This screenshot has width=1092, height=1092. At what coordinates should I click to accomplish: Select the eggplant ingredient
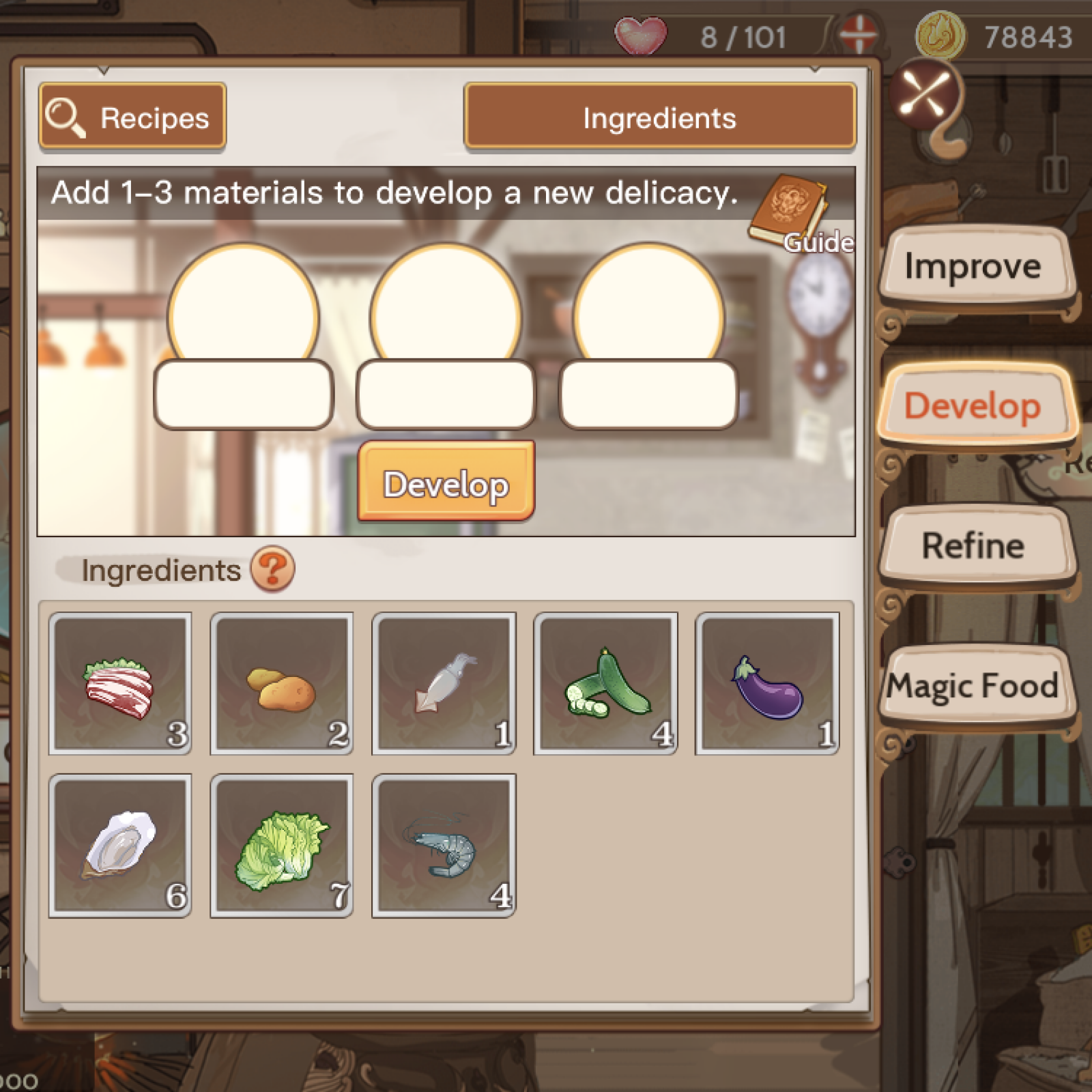pos(767,684)
